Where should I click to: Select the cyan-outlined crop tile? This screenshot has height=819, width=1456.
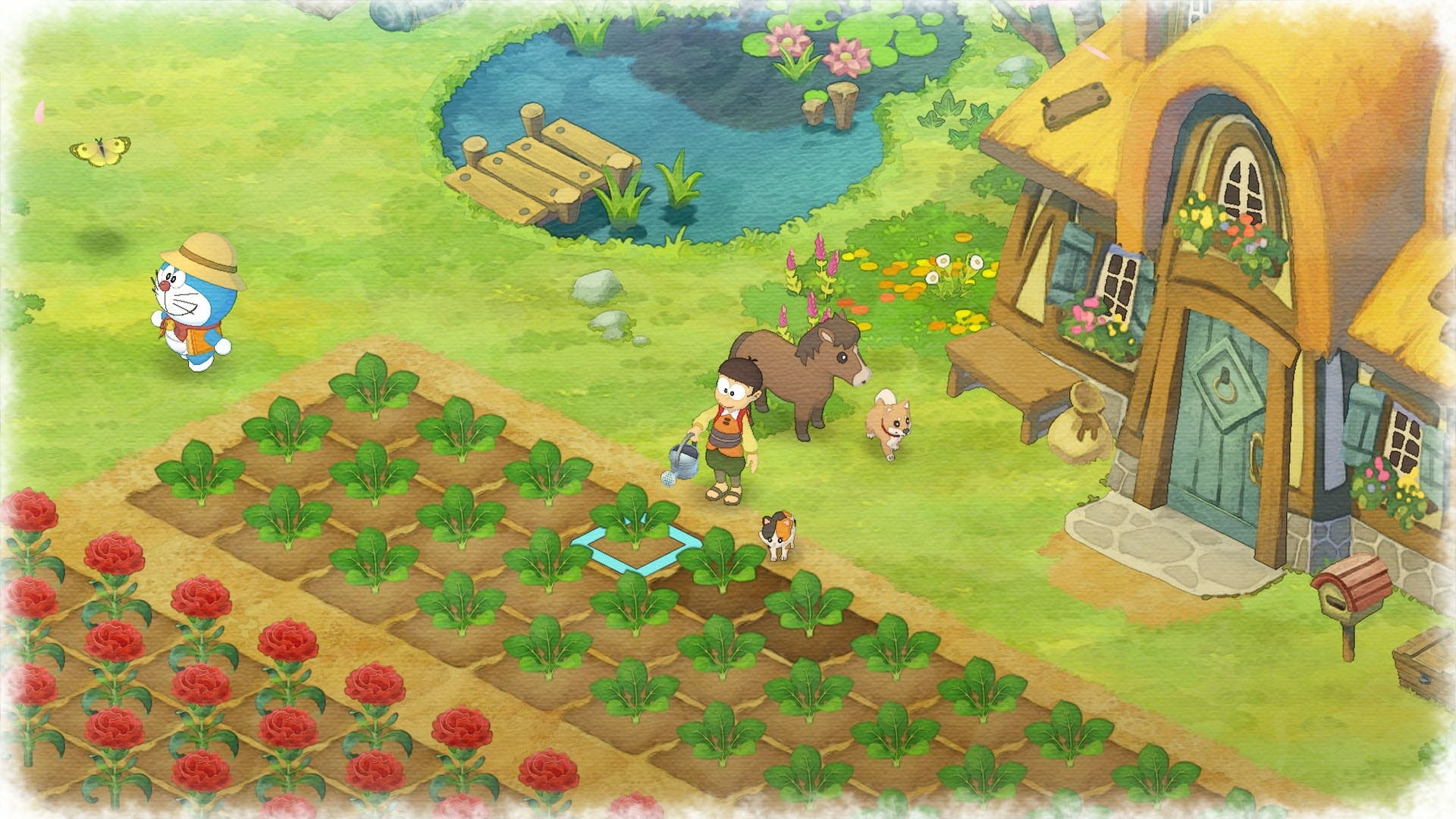(634, 543)
